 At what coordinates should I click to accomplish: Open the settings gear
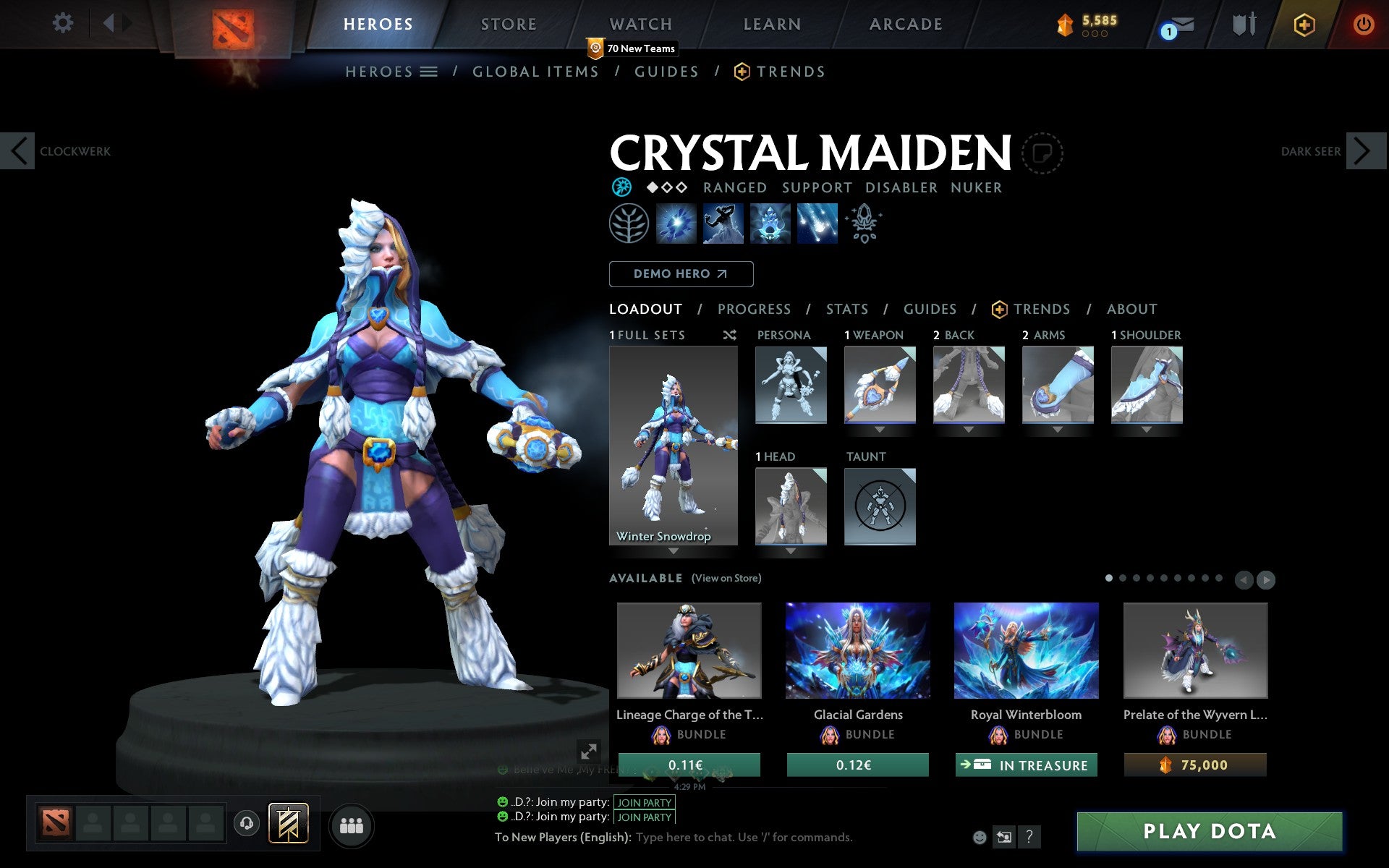64,22
